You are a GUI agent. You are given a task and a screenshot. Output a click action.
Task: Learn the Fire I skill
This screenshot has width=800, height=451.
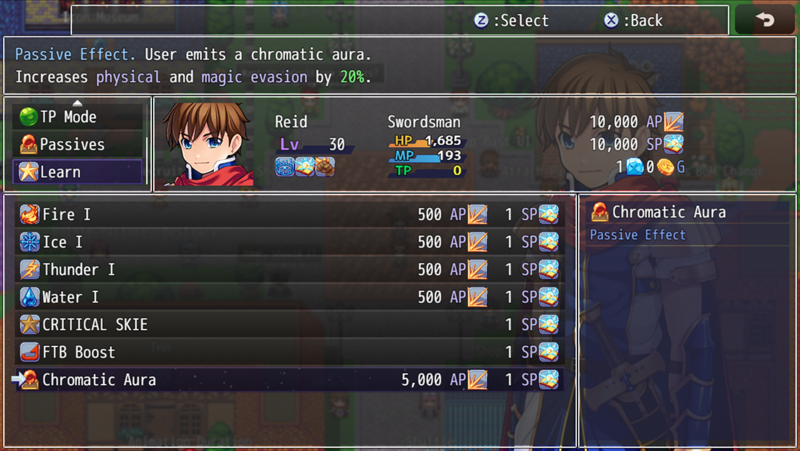pos(288,214)
